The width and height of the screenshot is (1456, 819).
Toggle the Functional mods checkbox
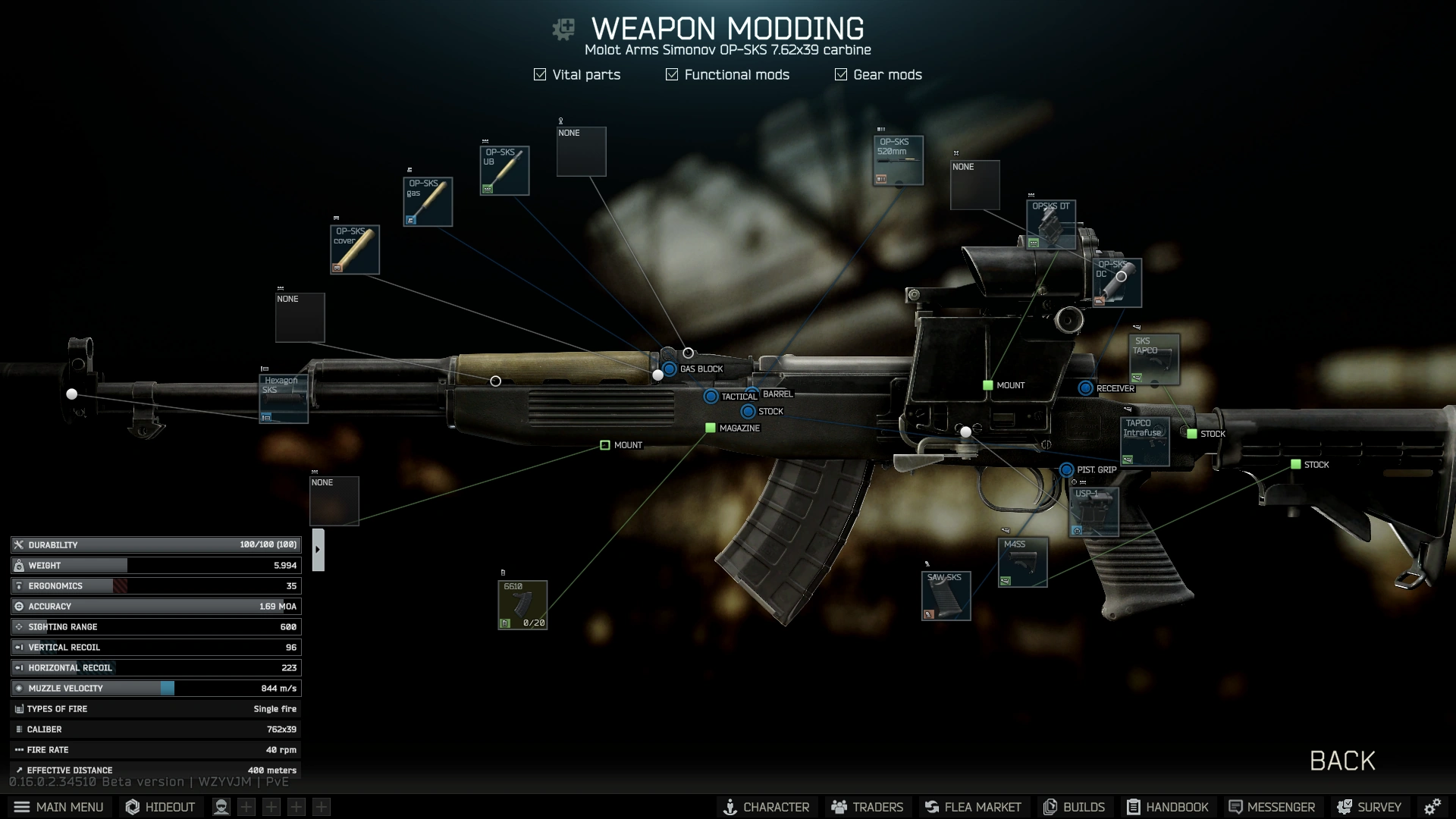[670, 74]
